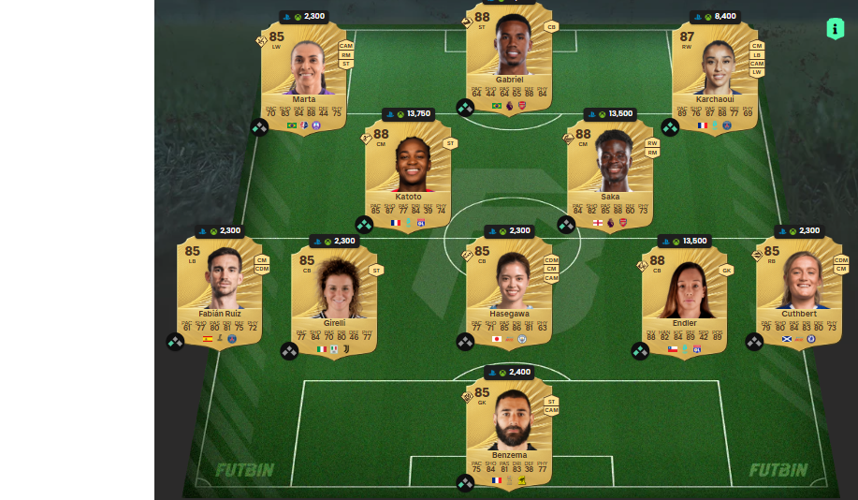
Task: Click the chemistry icon beside Marta's card
Action: pyautogui.click(x=259, y=127)
